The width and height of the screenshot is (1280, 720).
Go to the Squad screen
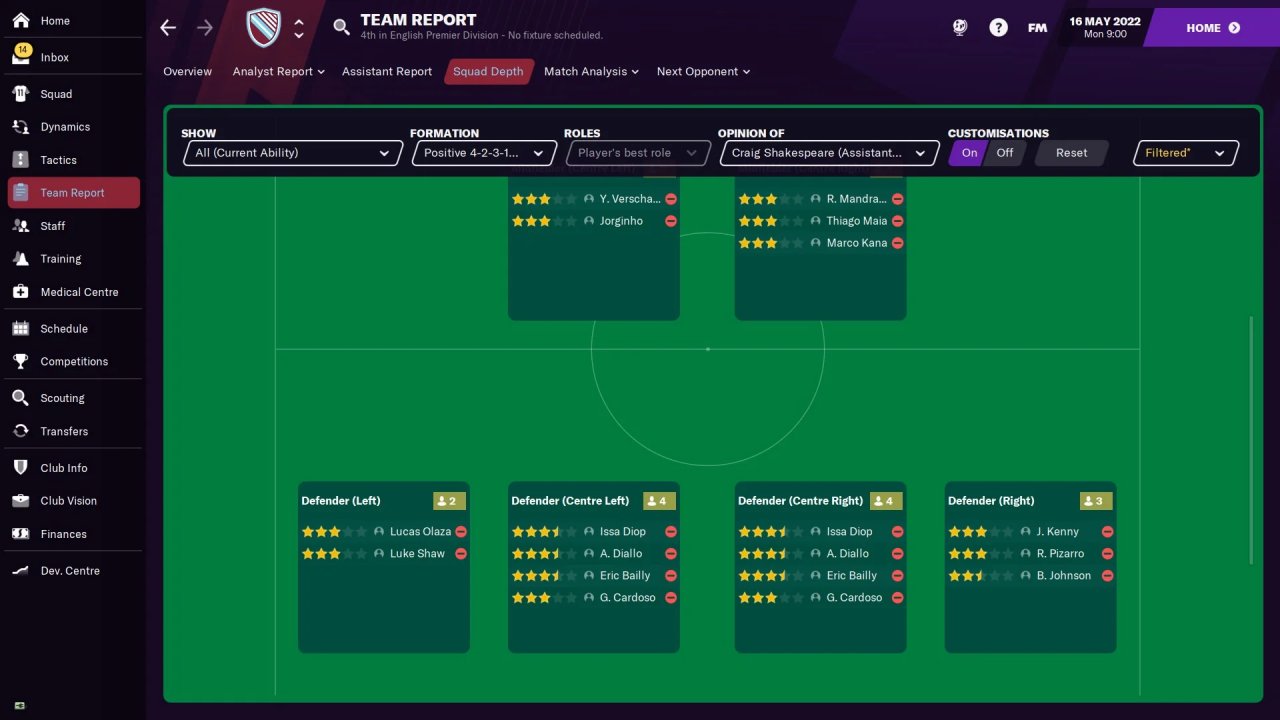point(56,94)
